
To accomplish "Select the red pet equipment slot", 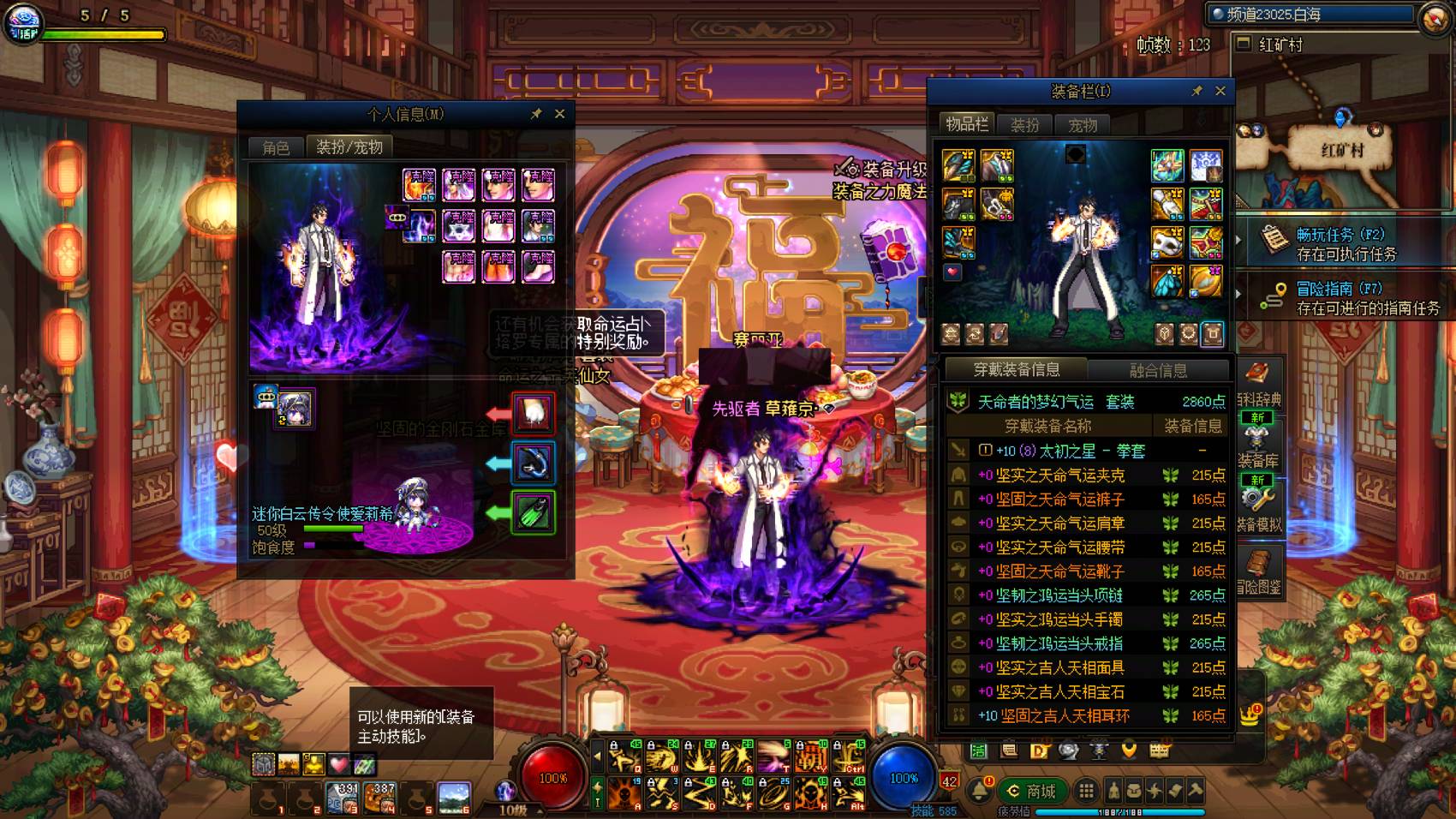I will point(533,413).
